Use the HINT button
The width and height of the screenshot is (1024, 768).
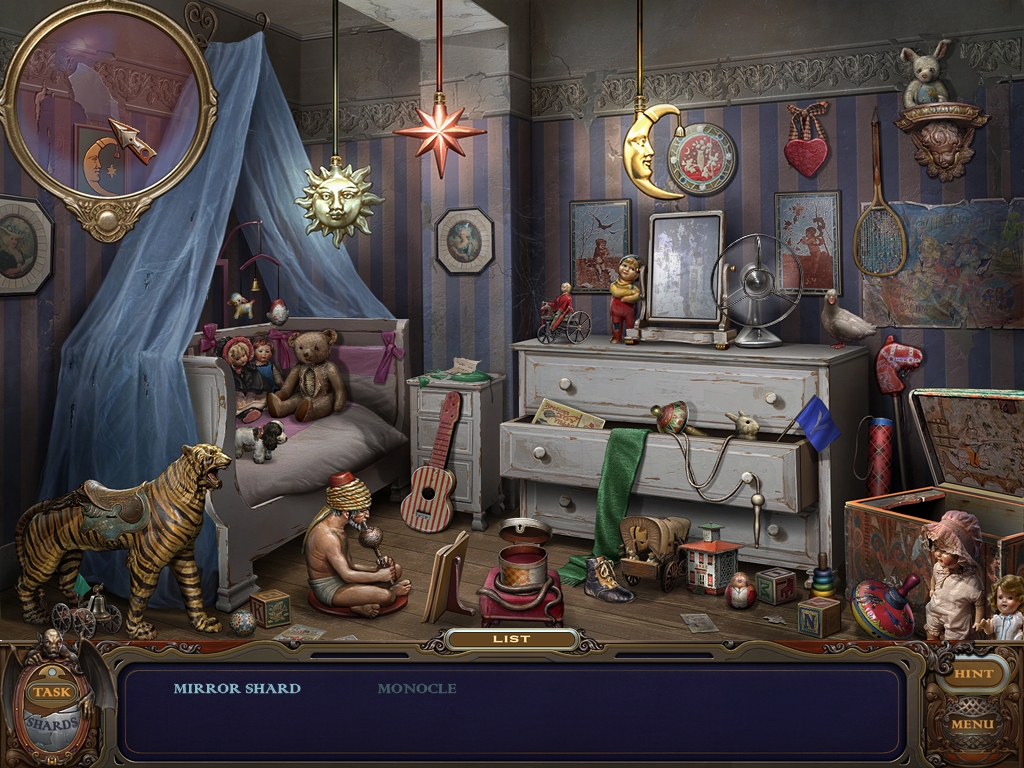point(973,674)
